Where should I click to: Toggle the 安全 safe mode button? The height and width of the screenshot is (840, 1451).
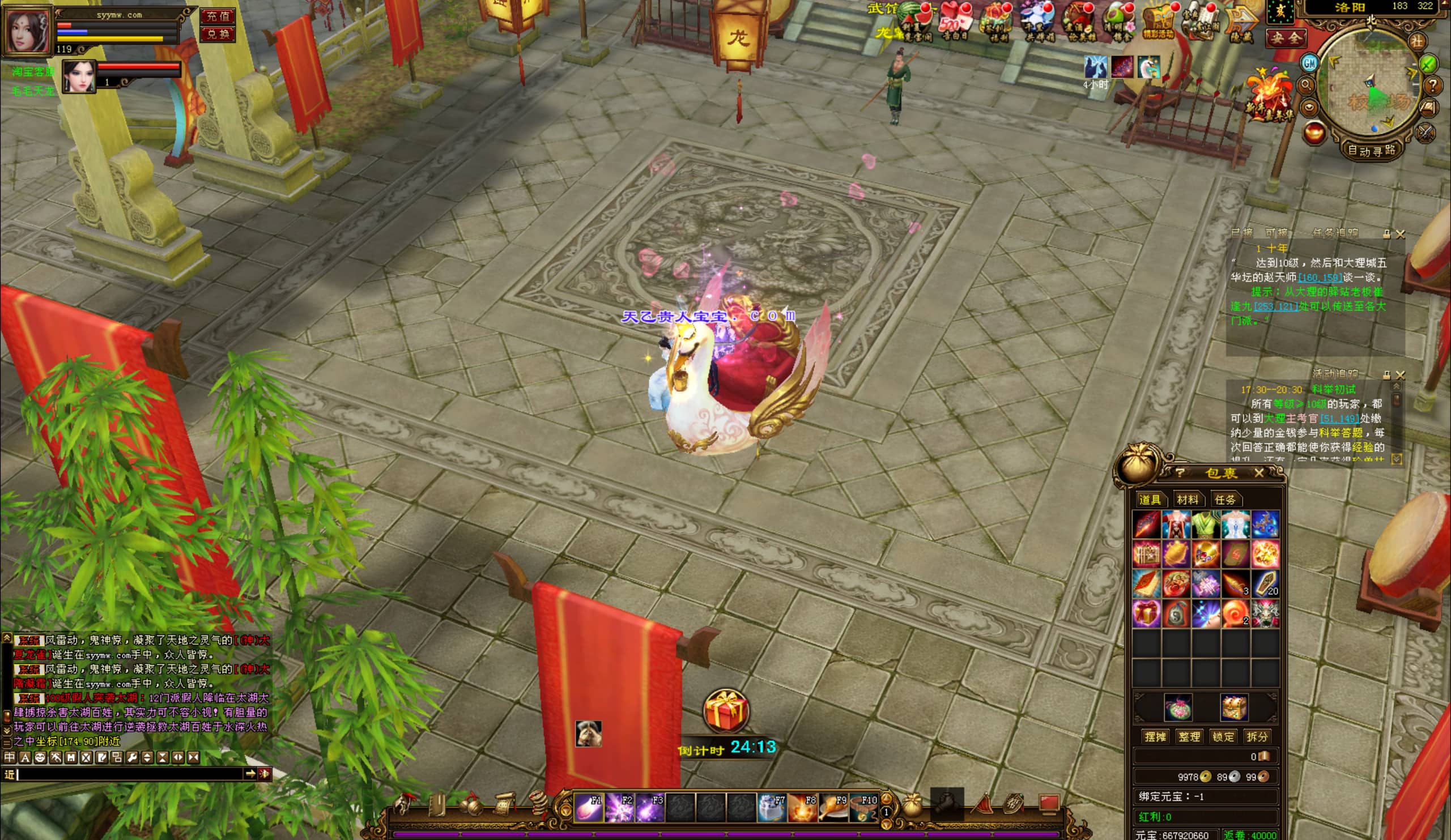point(1285,38)
